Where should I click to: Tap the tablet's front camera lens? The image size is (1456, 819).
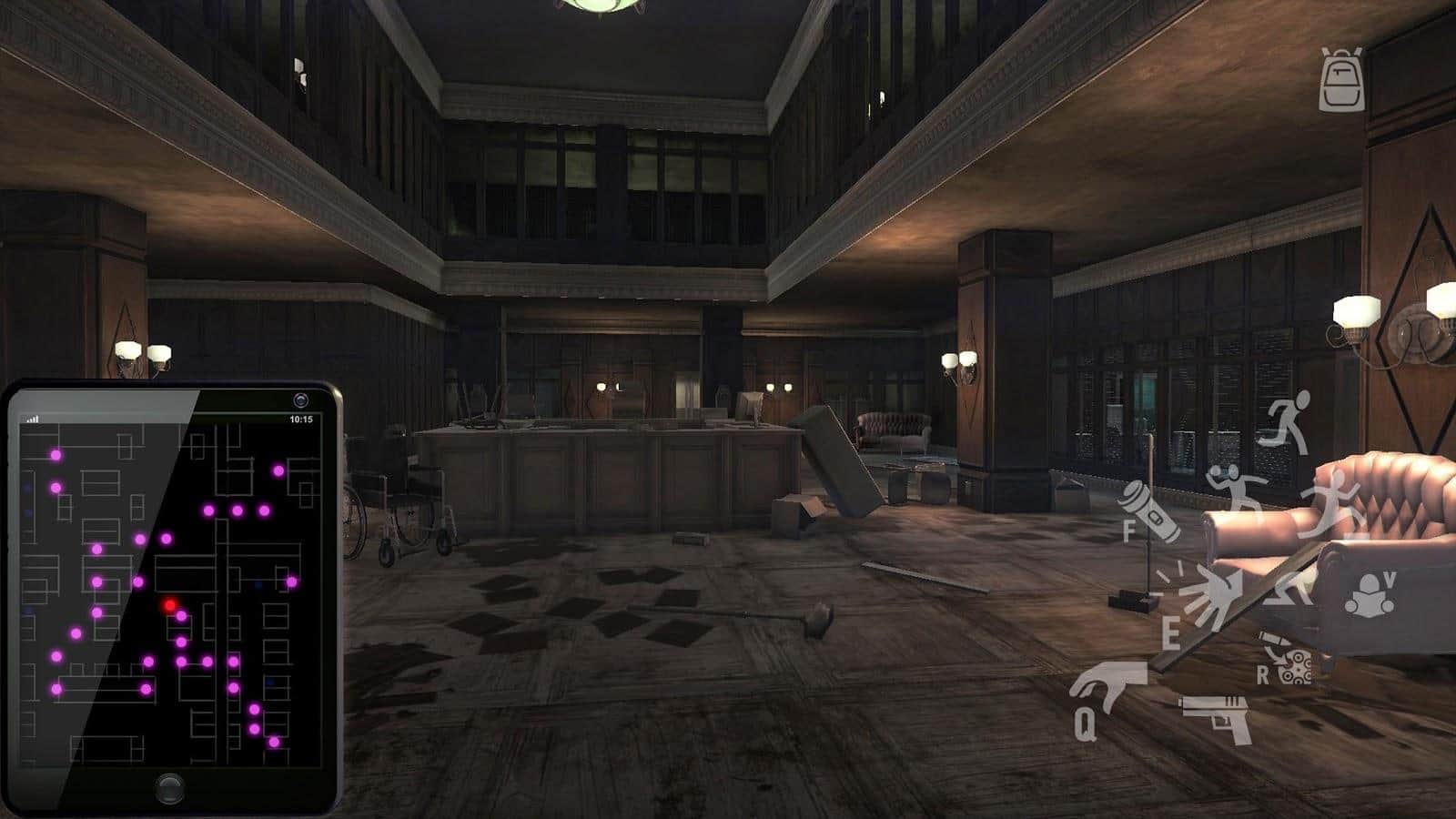(x=301, y=400)
